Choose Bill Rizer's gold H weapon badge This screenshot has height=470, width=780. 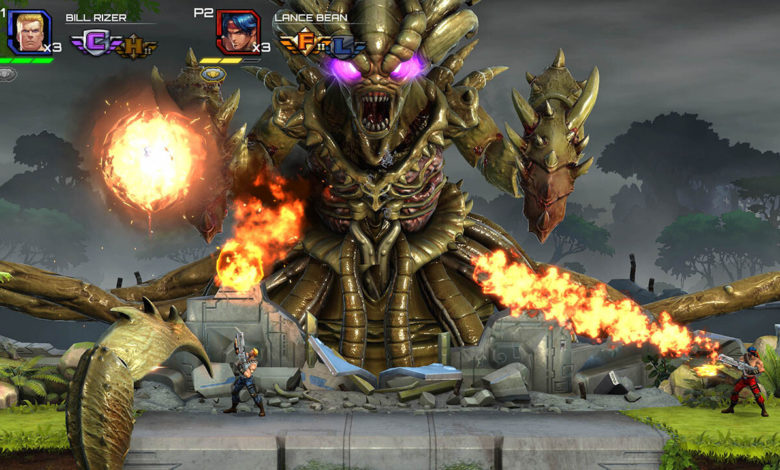click(x=135, y=46)
